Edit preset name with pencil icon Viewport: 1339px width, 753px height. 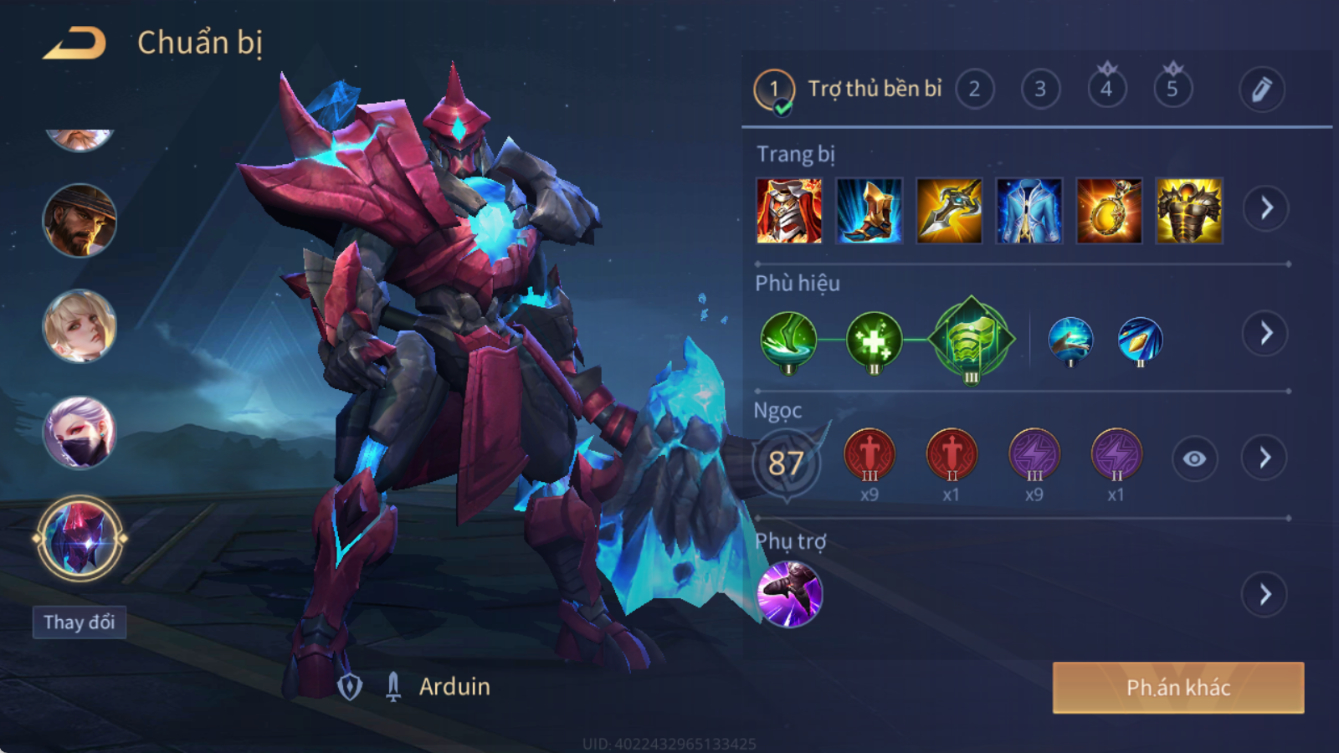point(1261,90)
